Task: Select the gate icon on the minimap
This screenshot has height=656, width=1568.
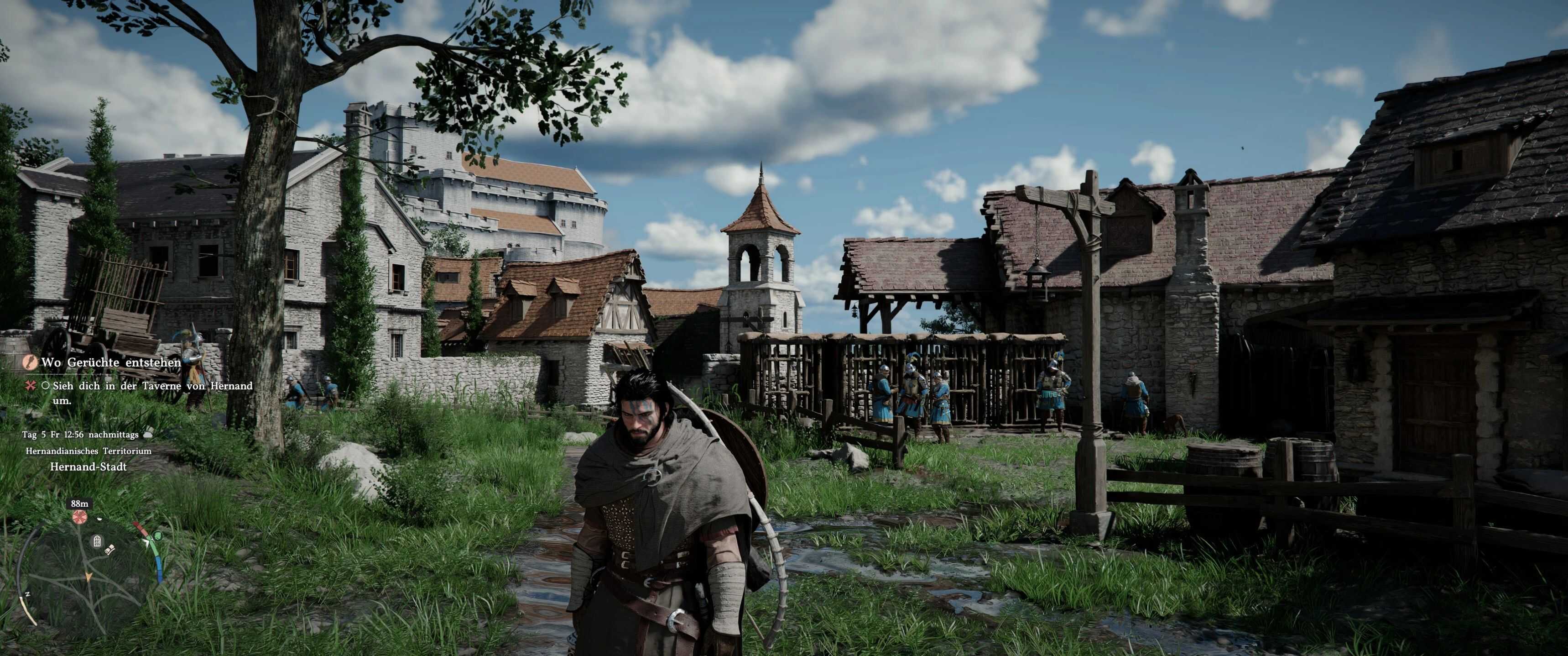Action: click(97, 541)
